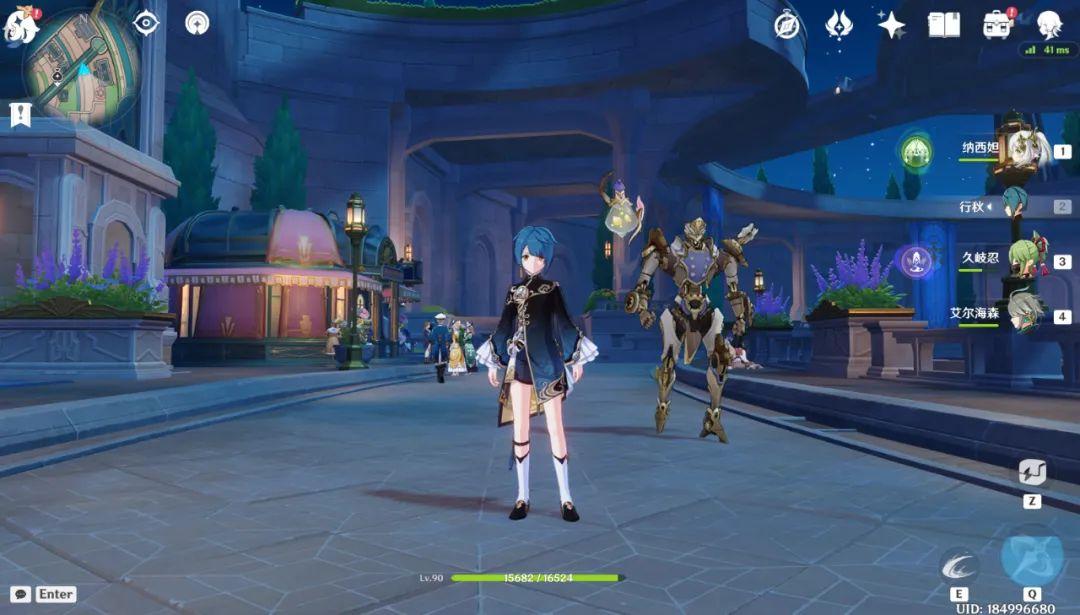Image resolution: width=1080 pixels, height=615 pixels.
Task: Open the Wish screen star icon
Action: 891,25
